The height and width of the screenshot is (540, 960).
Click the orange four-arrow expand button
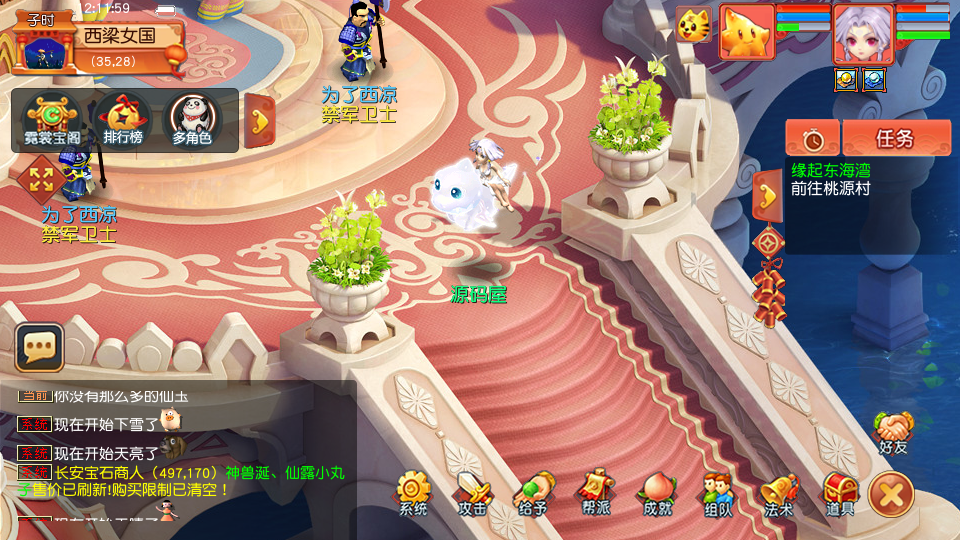click(41, 180)
